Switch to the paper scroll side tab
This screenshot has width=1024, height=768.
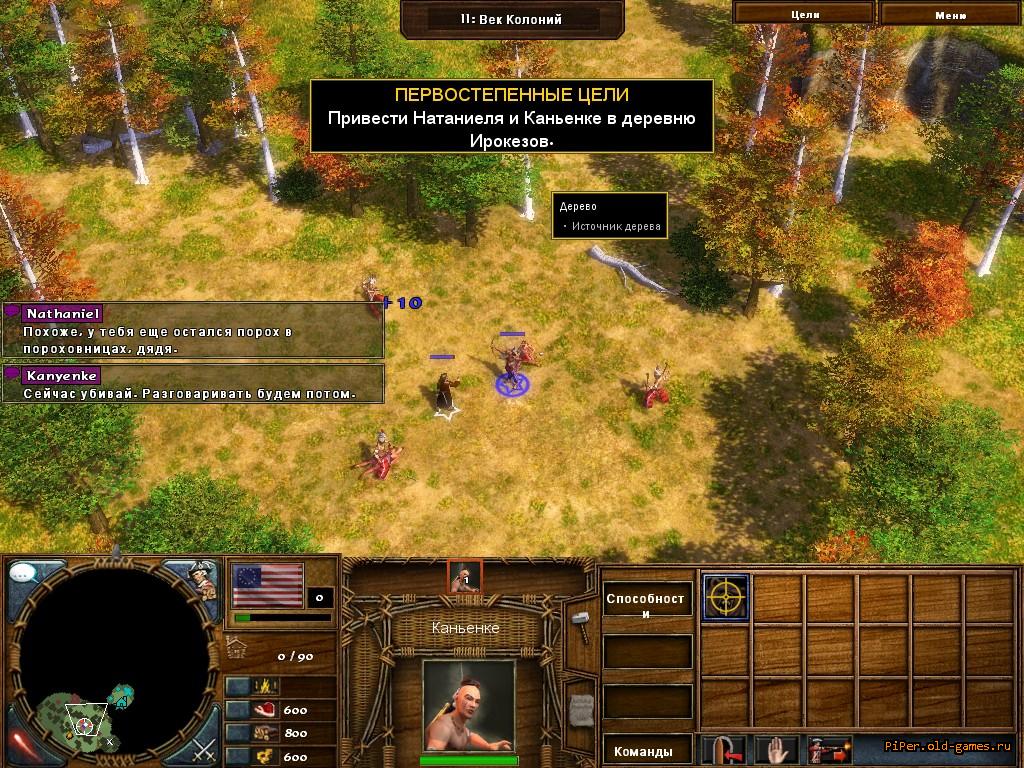(581, 707)
